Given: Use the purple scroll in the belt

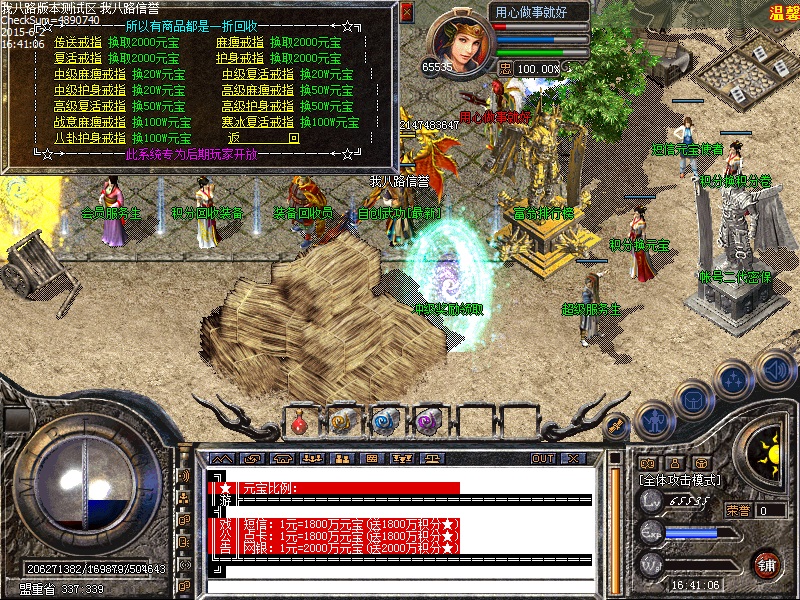Looking at the screenshot, I should [428, 422].
